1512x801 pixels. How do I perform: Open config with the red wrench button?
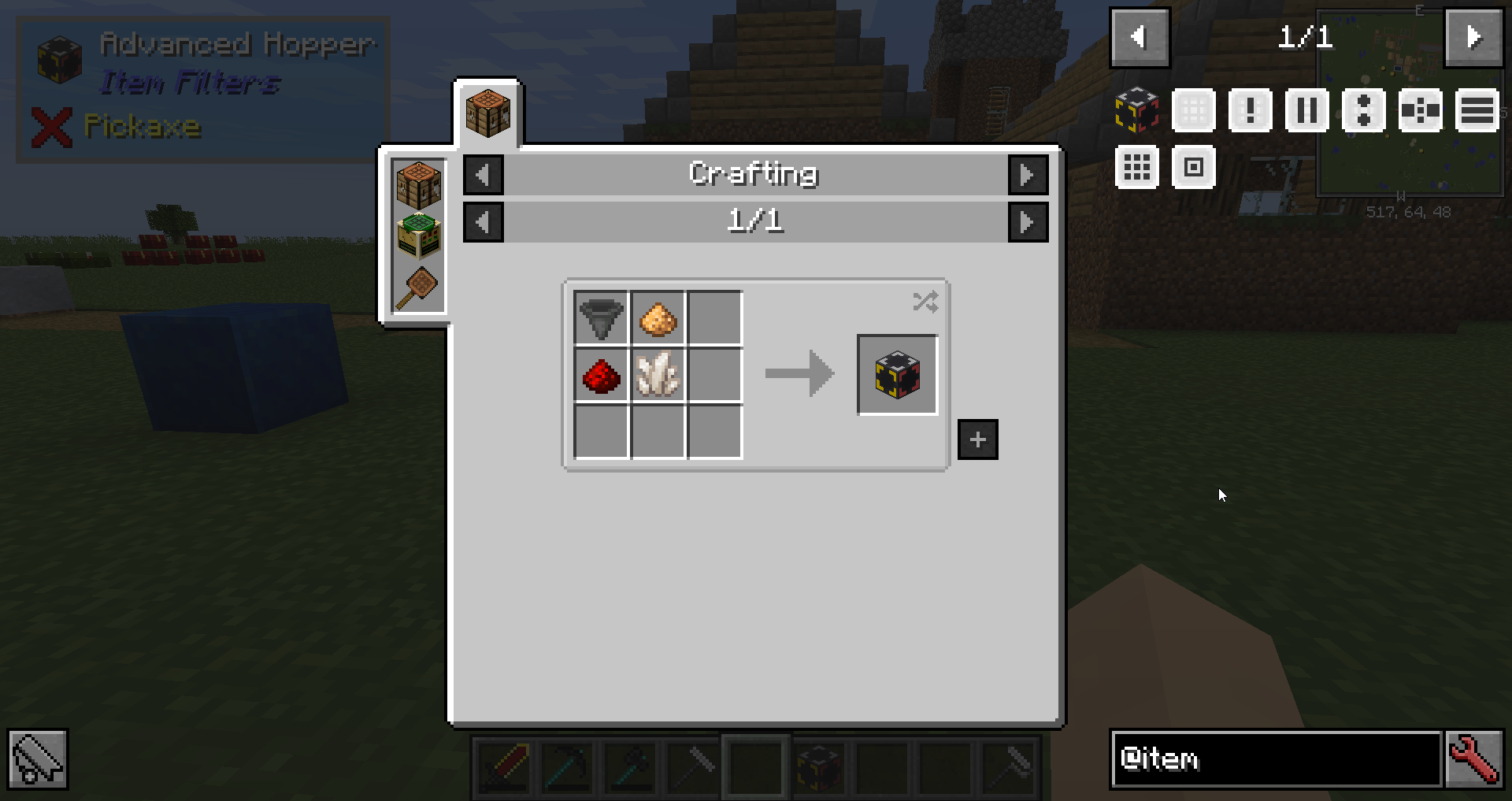[x=1475, y=759]
